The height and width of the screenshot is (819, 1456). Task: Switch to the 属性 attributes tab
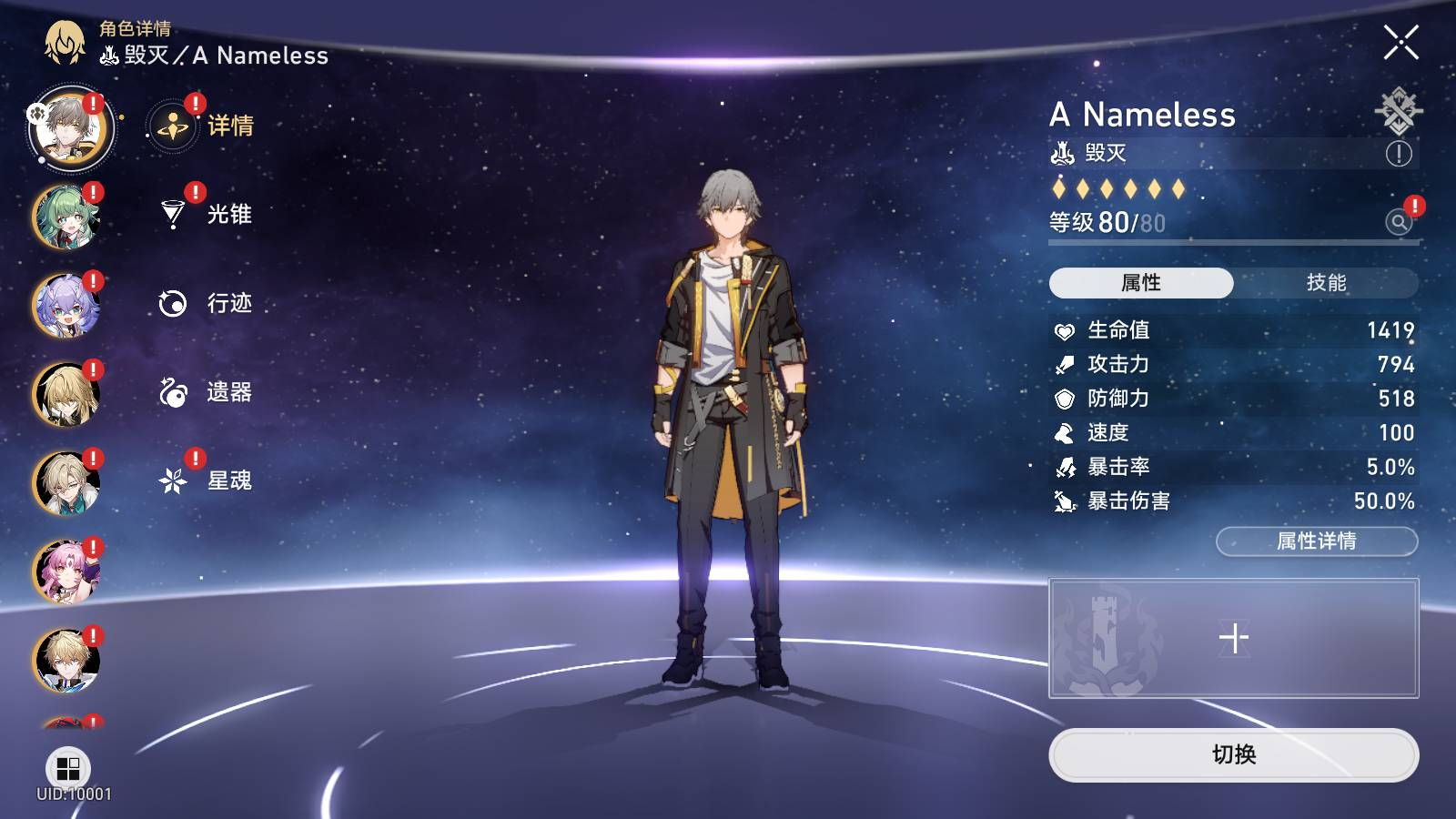point(1141,283)
